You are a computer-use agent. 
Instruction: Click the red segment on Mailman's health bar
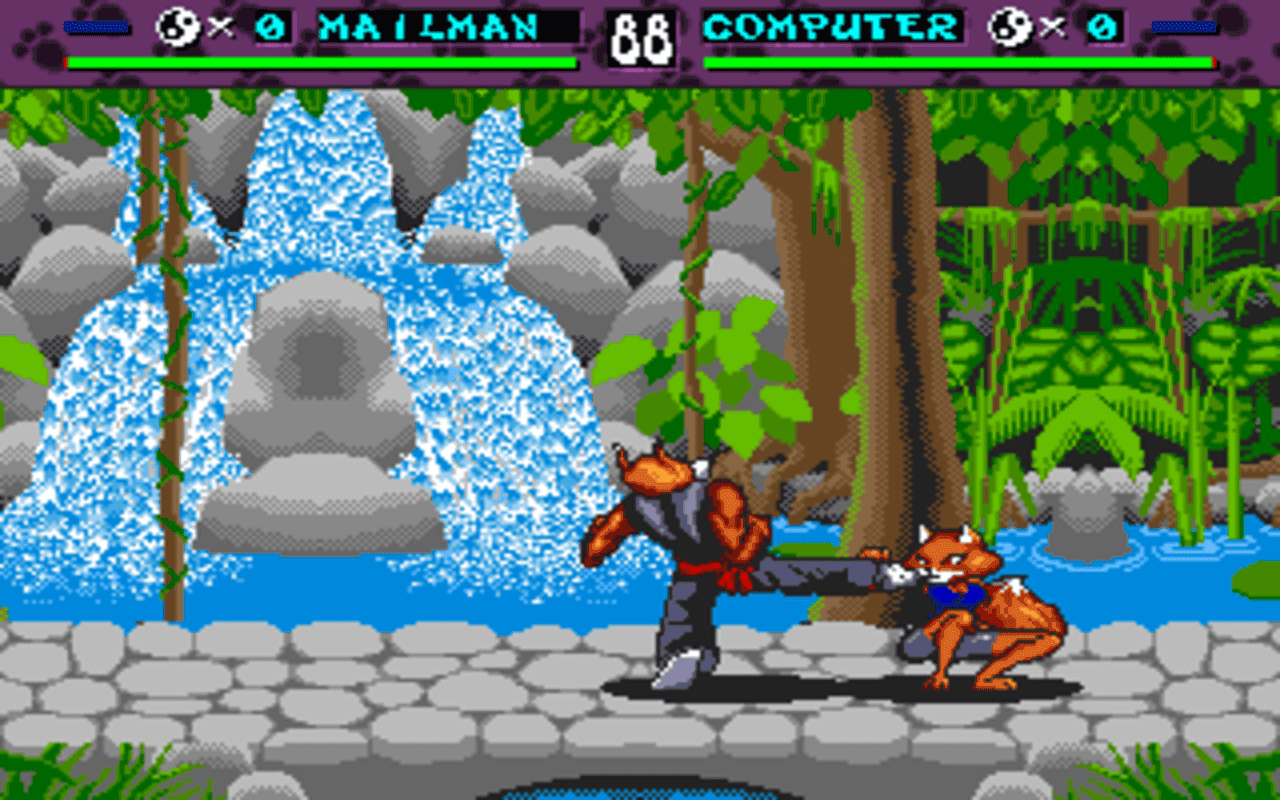click(x=66, y=64)
